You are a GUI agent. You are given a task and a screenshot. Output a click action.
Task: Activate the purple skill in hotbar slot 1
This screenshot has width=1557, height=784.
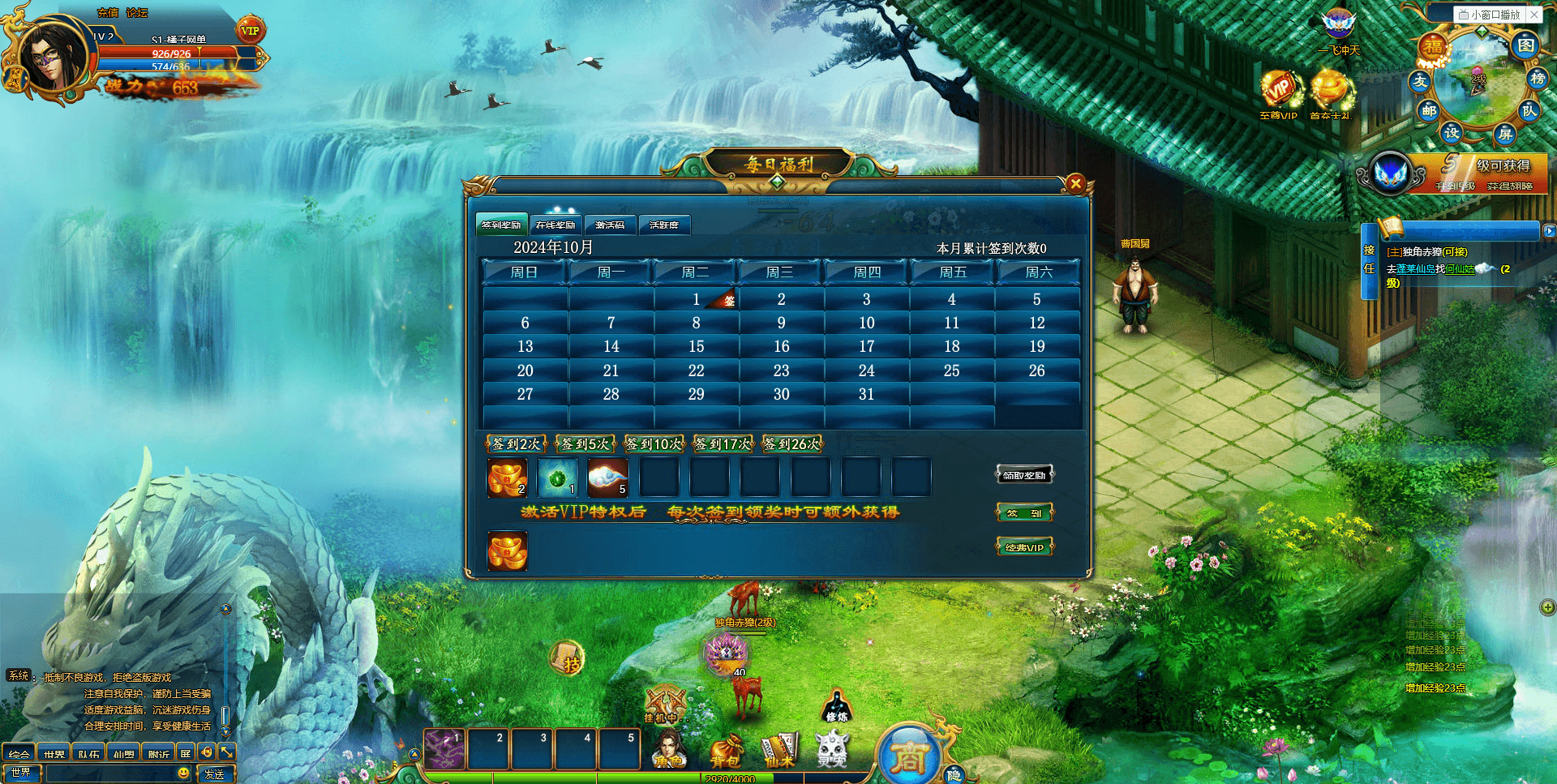click(x=444, y=749)
